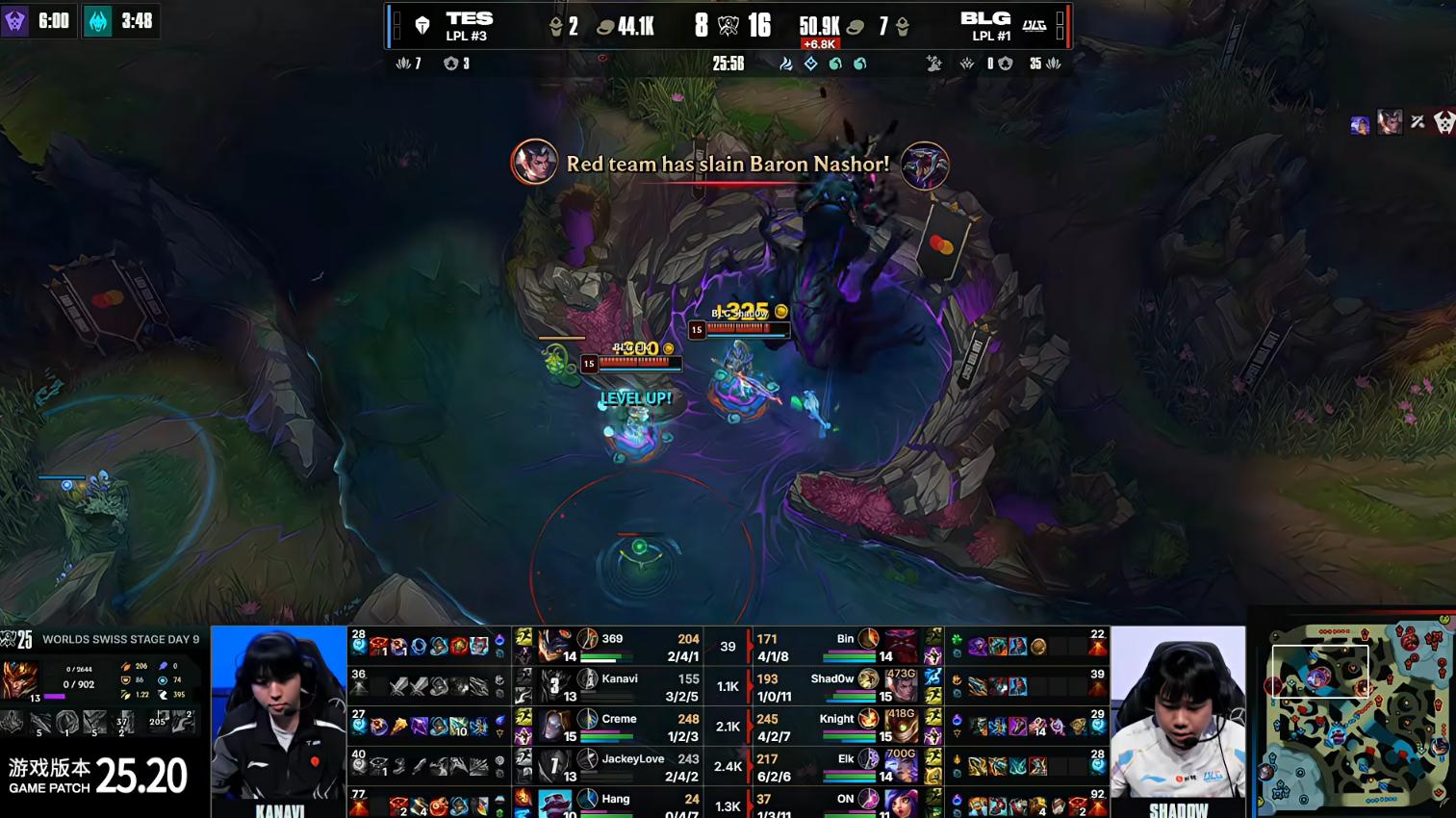Click the BLG team logo
1456x818 pixels.
tap(1035, 26)
